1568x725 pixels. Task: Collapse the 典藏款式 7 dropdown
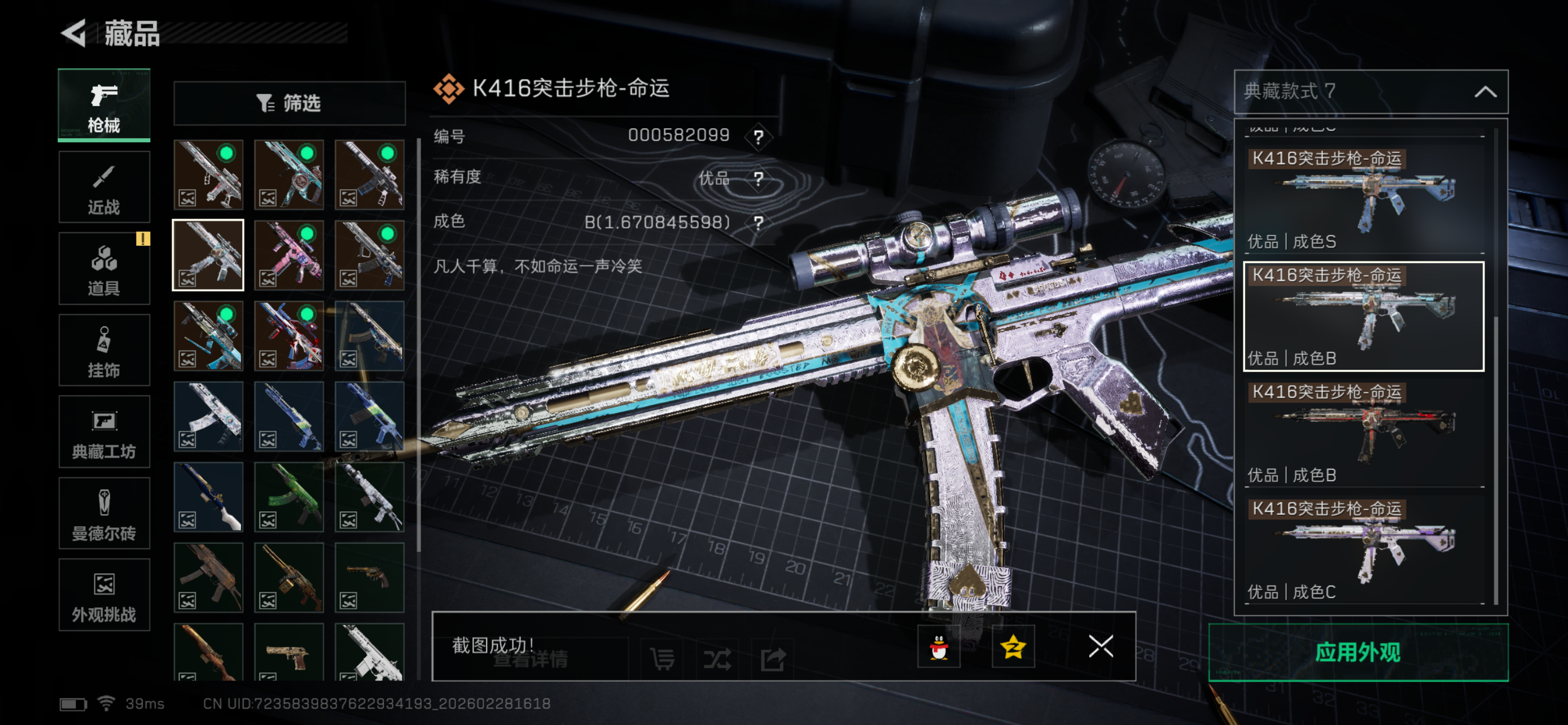click(1485, 92)
